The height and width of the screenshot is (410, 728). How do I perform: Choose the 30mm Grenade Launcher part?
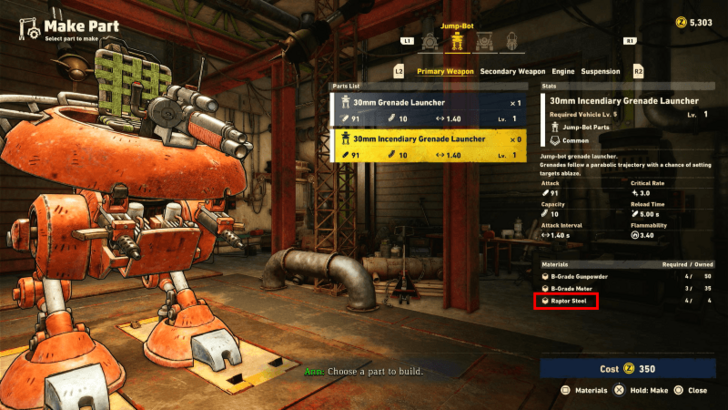point(427,110)
